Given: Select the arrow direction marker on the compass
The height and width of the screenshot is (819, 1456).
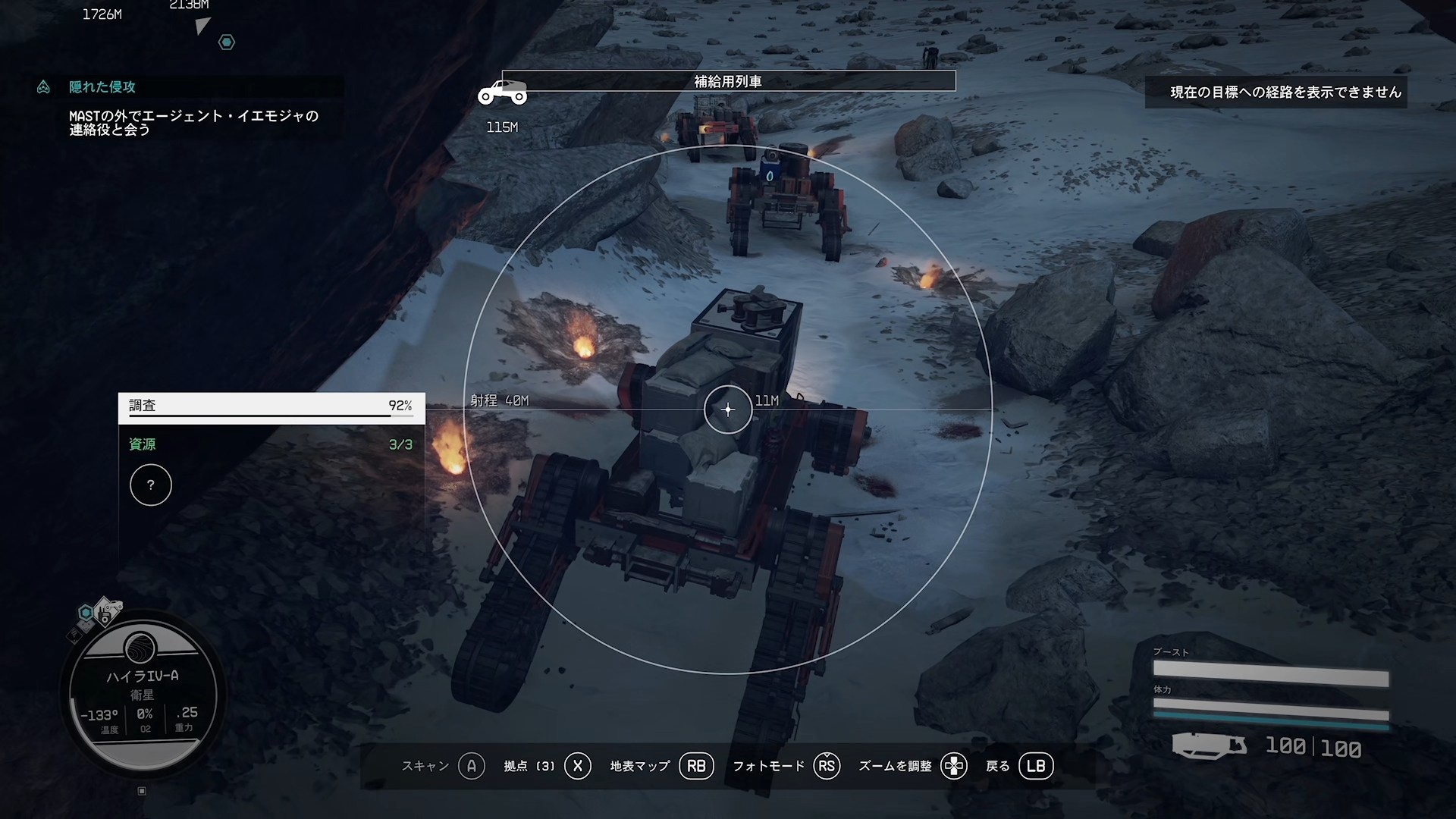Looking at the screenshot, I should pyautogui.click(x=202, y=27).
